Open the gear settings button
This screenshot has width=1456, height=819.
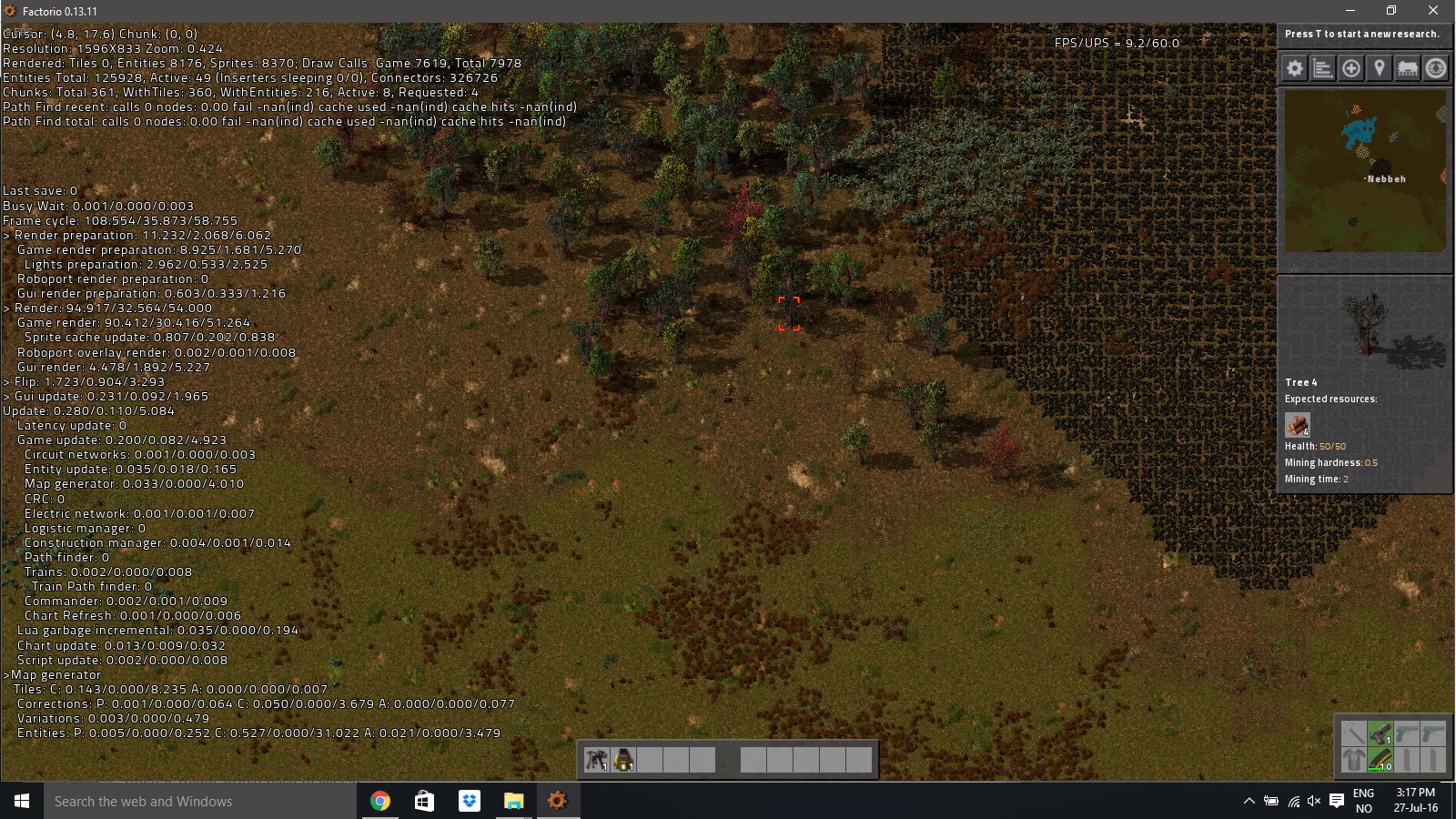[1295, 68]
